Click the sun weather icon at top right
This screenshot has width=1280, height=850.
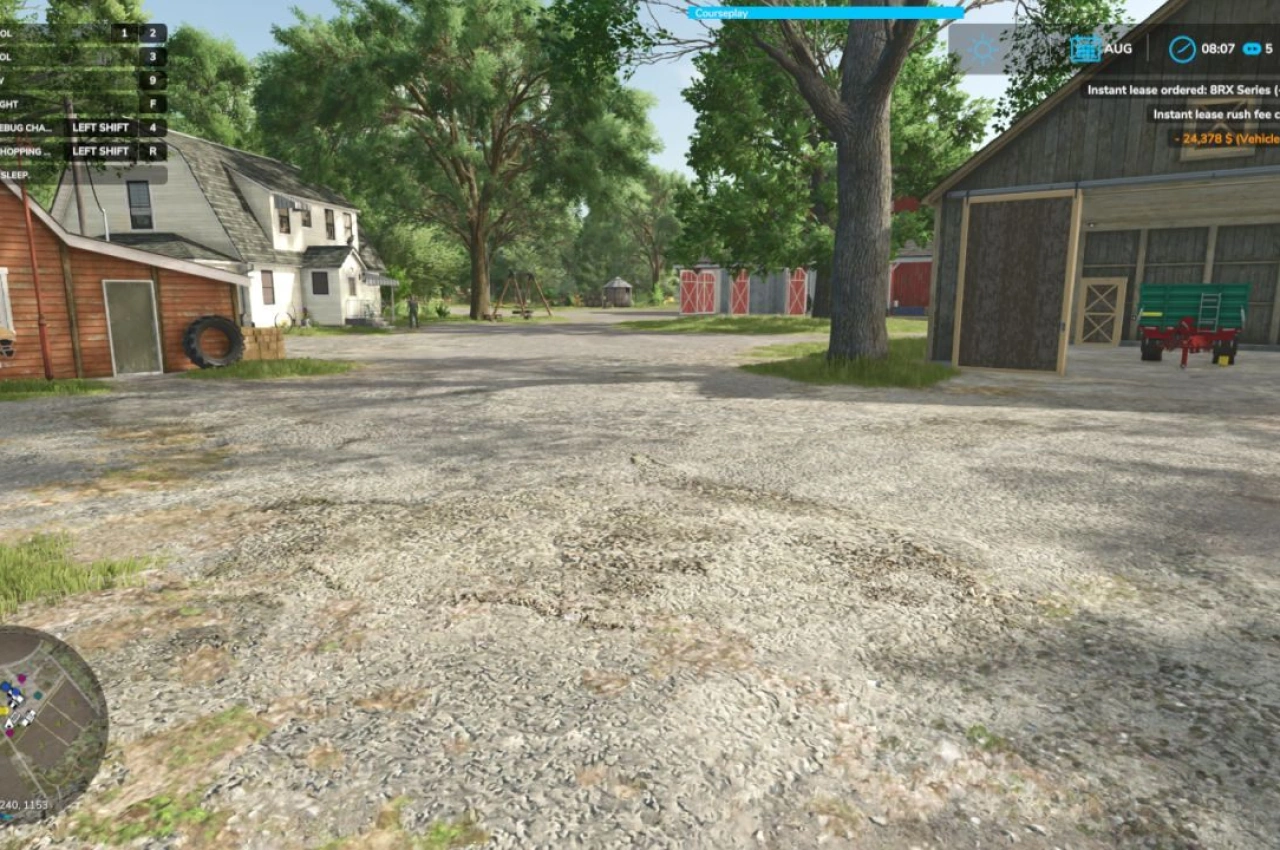point(985,47)
